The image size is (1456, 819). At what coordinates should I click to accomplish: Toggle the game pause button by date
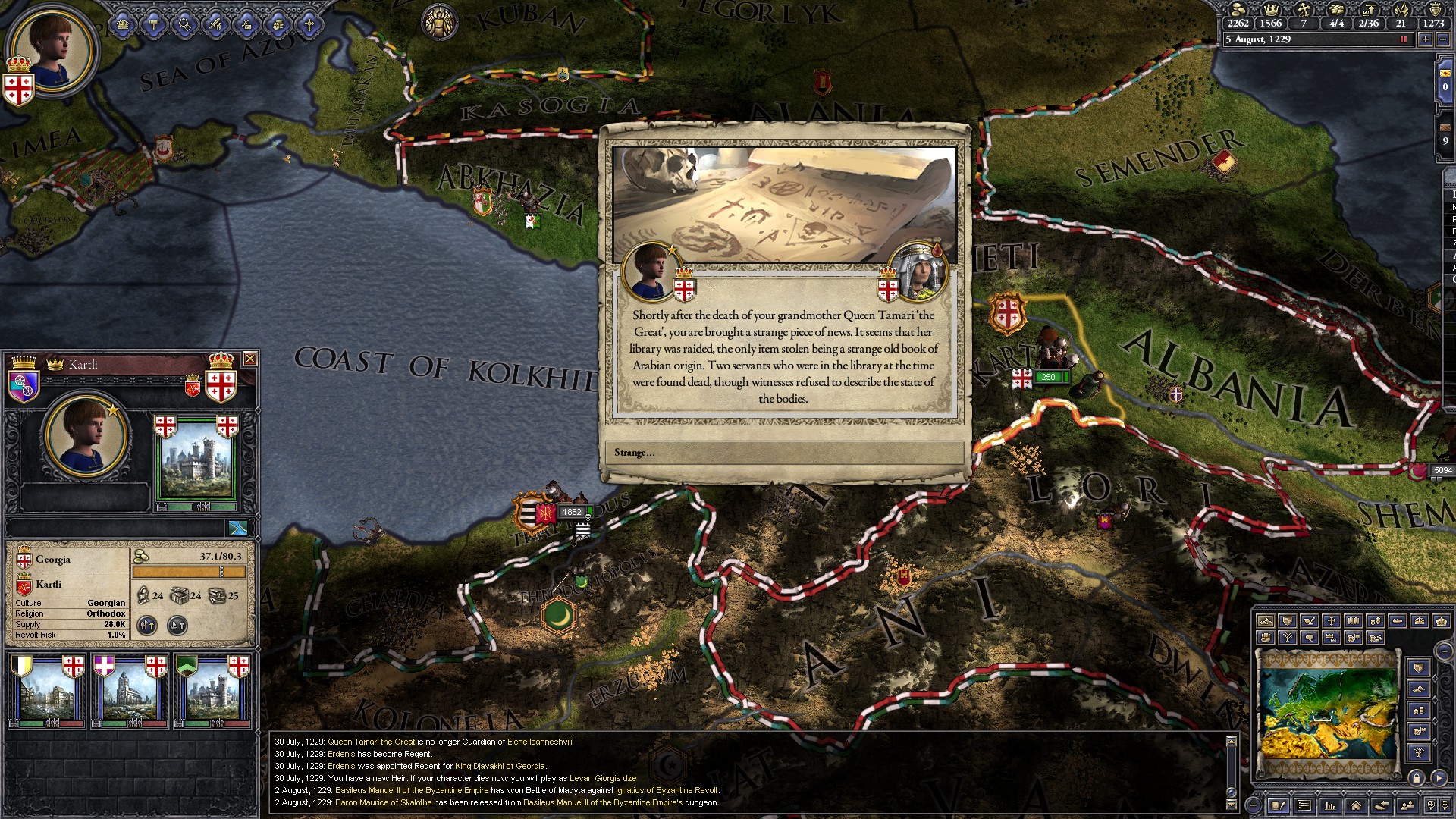click(x=1403, y=39)
